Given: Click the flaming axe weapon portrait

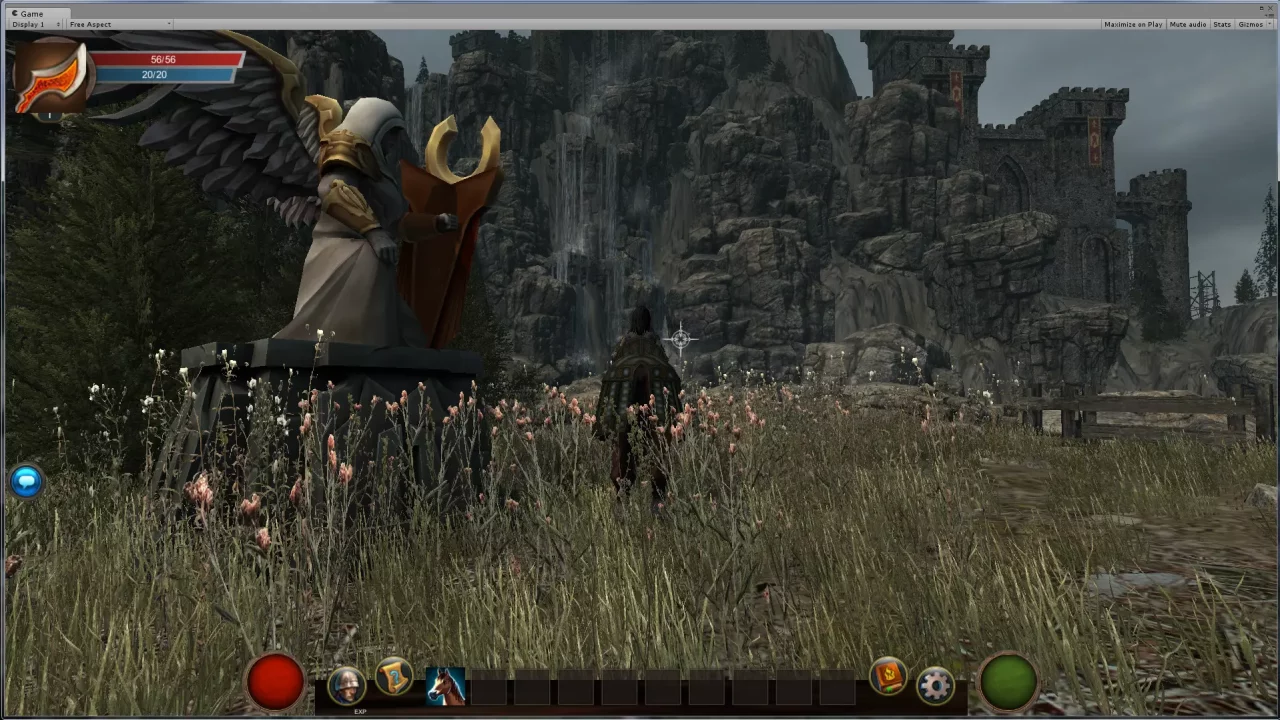Looking at the screenshot, I should coord(50,78).
